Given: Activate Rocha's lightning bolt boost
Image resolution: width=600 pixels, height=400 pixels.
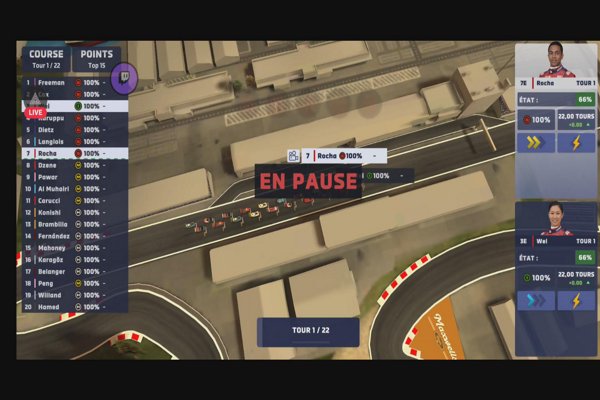Looking at the screenshot, I should tap(577, 142).
